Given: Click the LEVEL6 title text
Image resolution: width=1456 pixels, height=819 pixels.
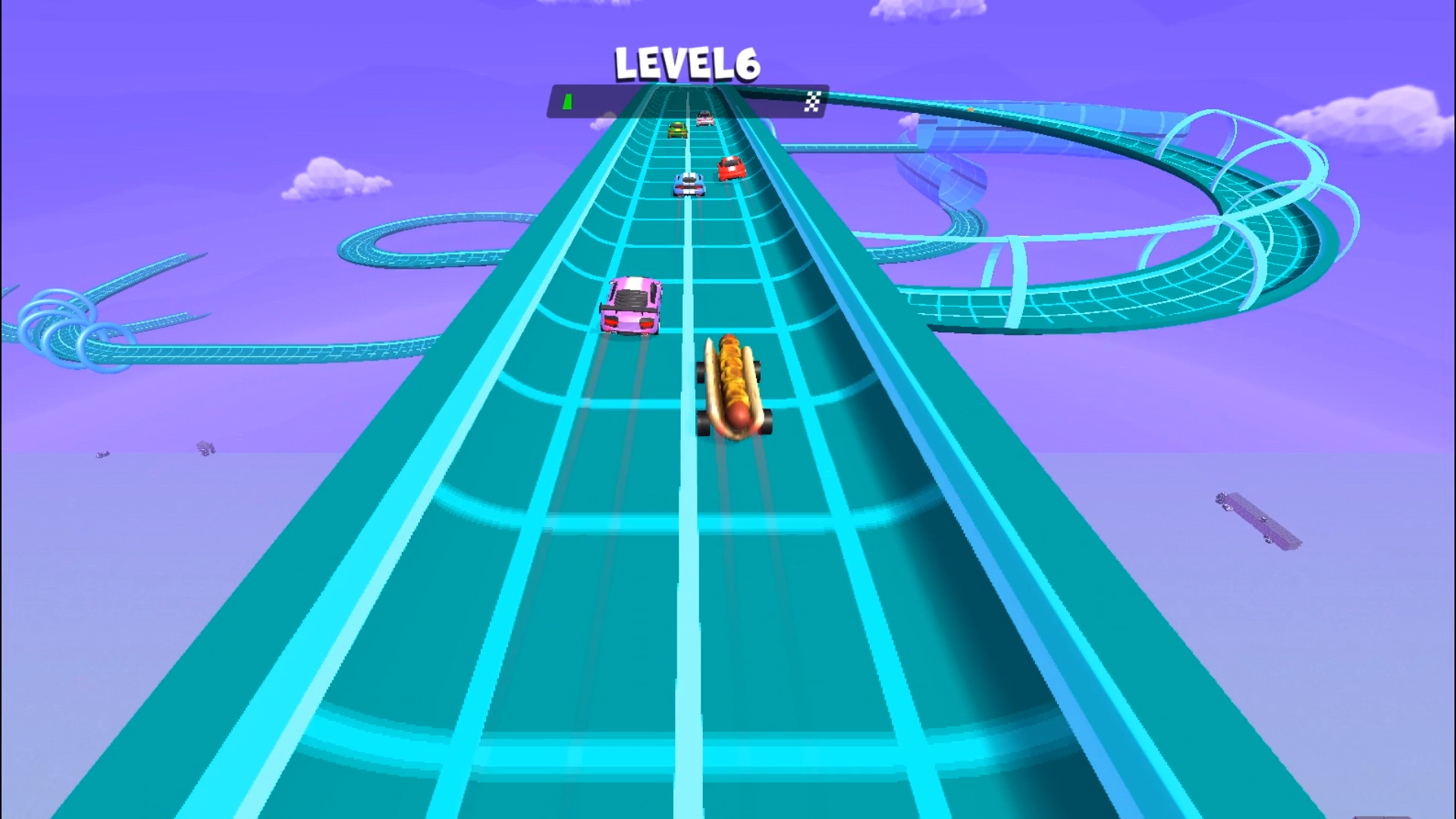Looking at the screenshot, I should point(685,64).
